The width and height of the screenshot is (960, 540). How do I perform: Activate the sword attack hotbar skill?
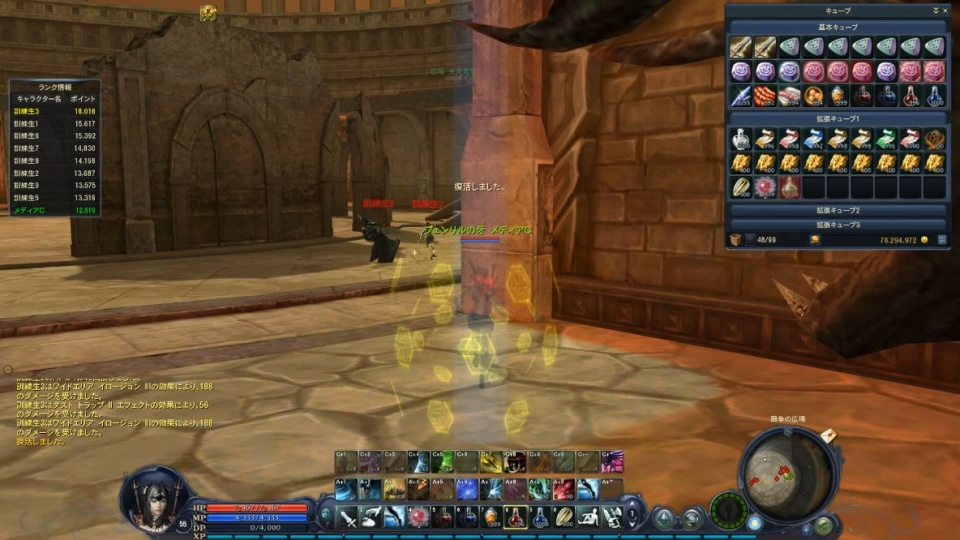click(x=346, y=517)
